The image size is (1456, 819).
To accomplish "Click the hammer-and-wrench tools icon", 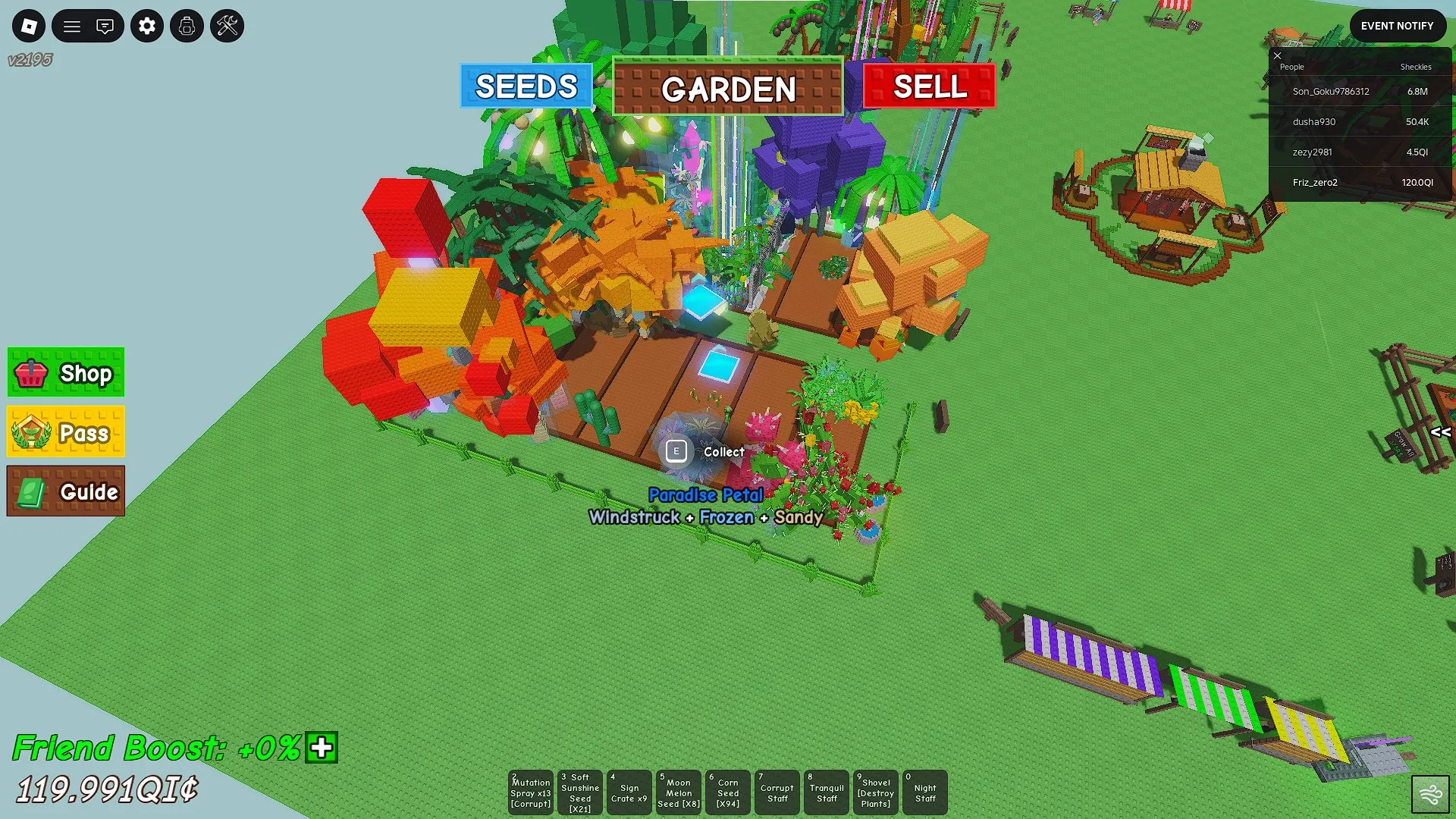I will (x=226, y=26).
